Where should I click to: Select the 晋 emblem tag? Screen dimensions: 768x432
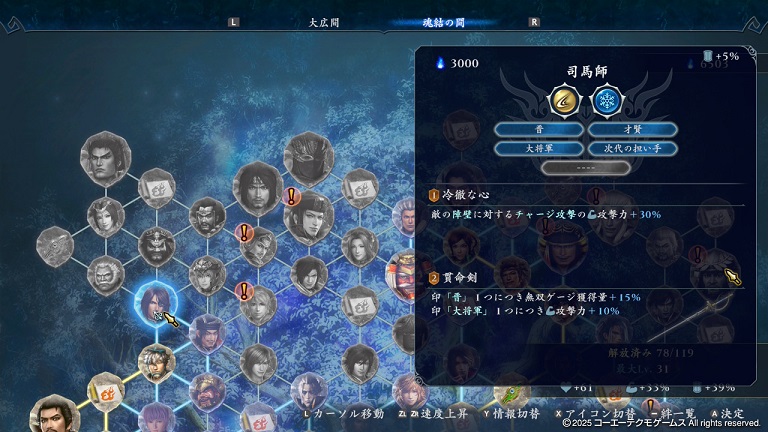pyautogui.click(x=539, y=129)
